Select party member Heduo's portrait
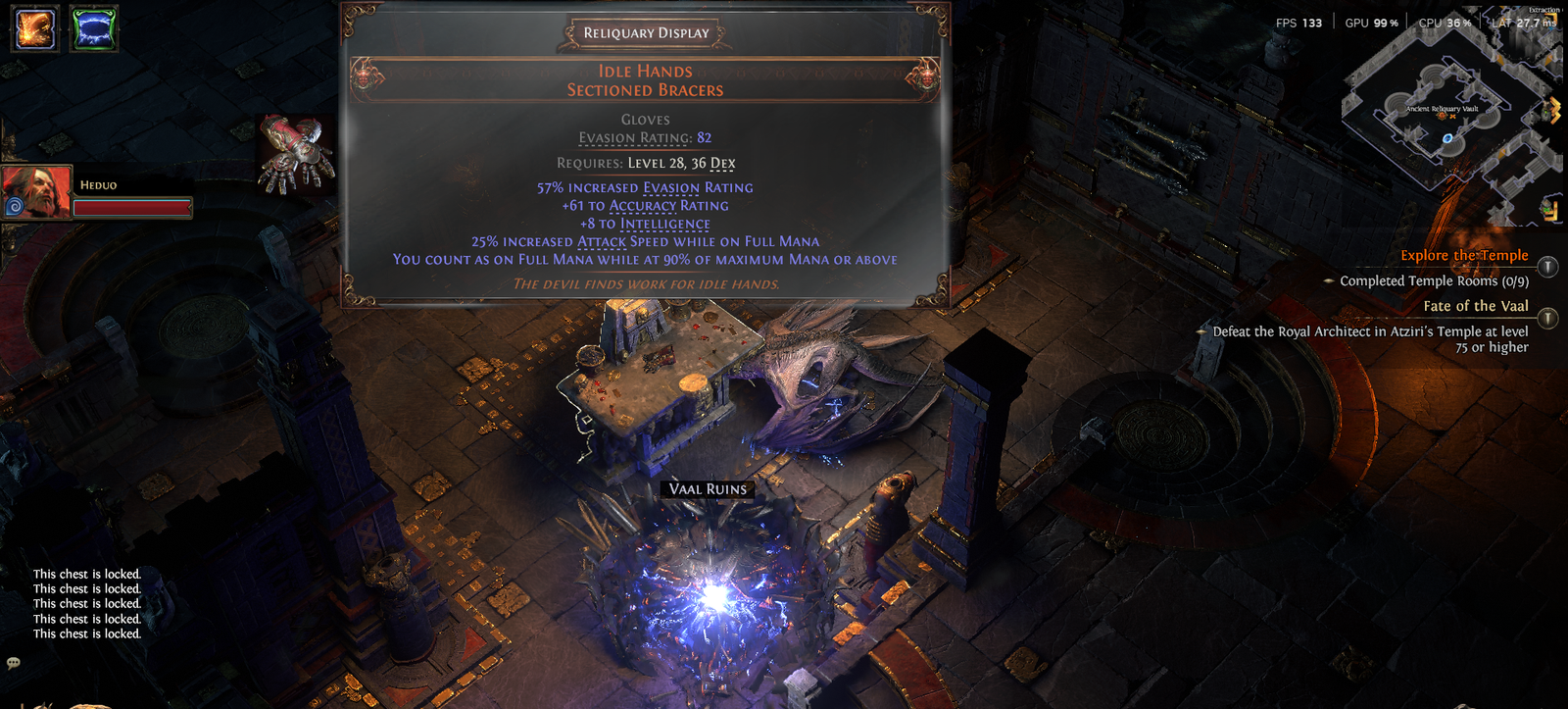 (37, 190)
